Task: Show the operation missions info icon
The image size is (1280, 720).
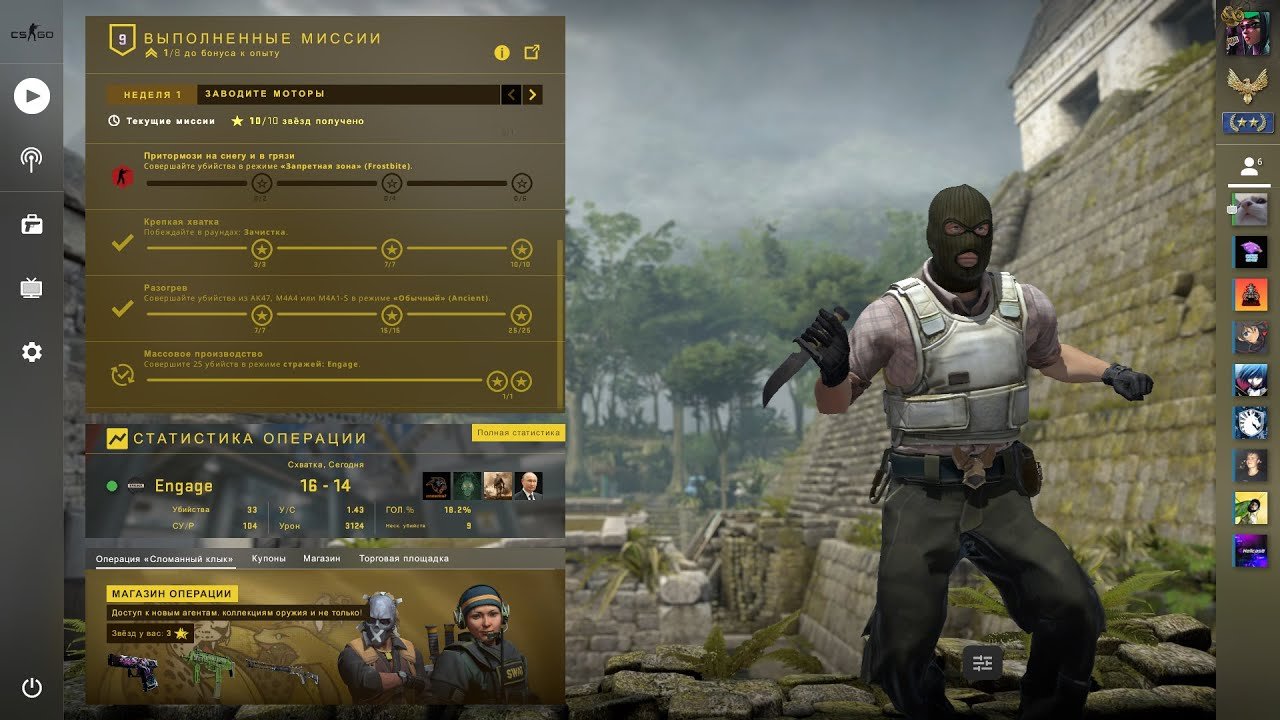Action: pos(502,53)
